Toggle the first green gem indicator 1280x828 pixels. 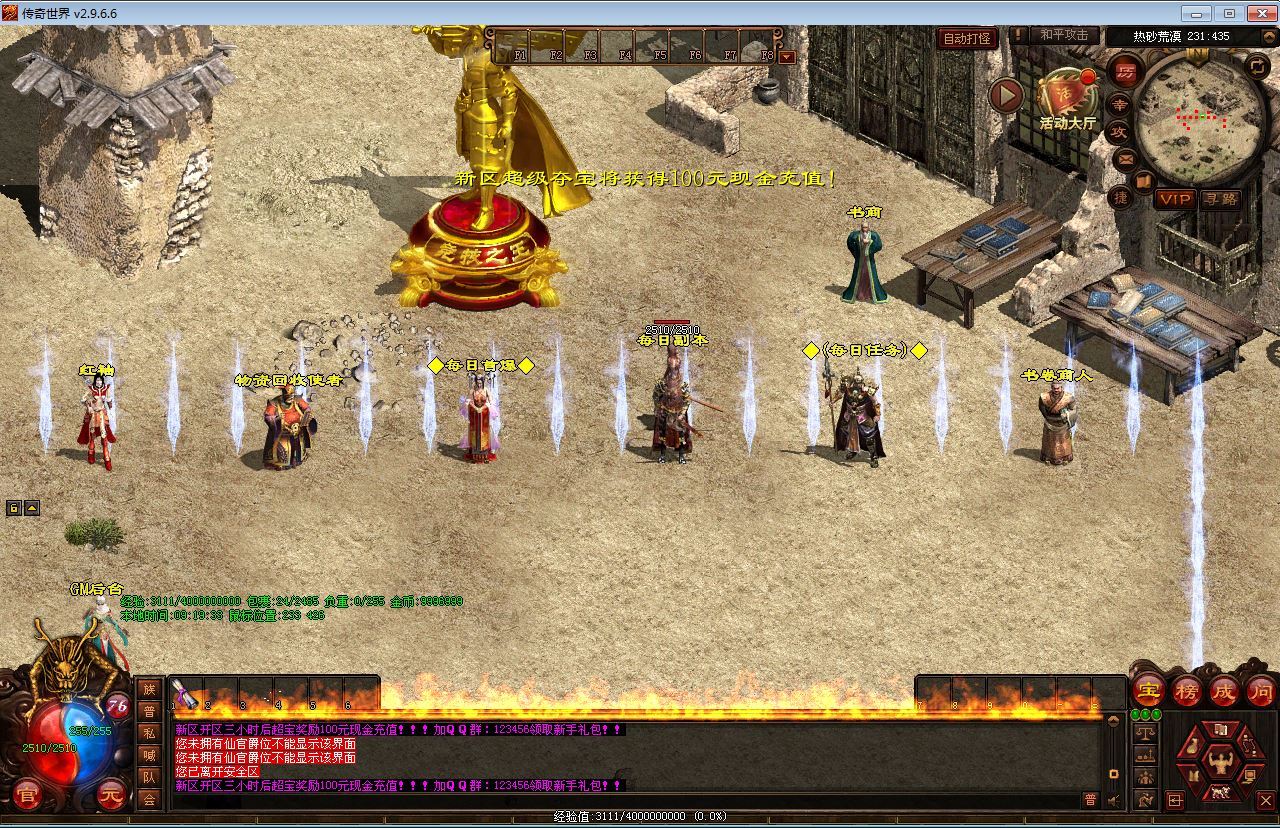pos(1136,713)
